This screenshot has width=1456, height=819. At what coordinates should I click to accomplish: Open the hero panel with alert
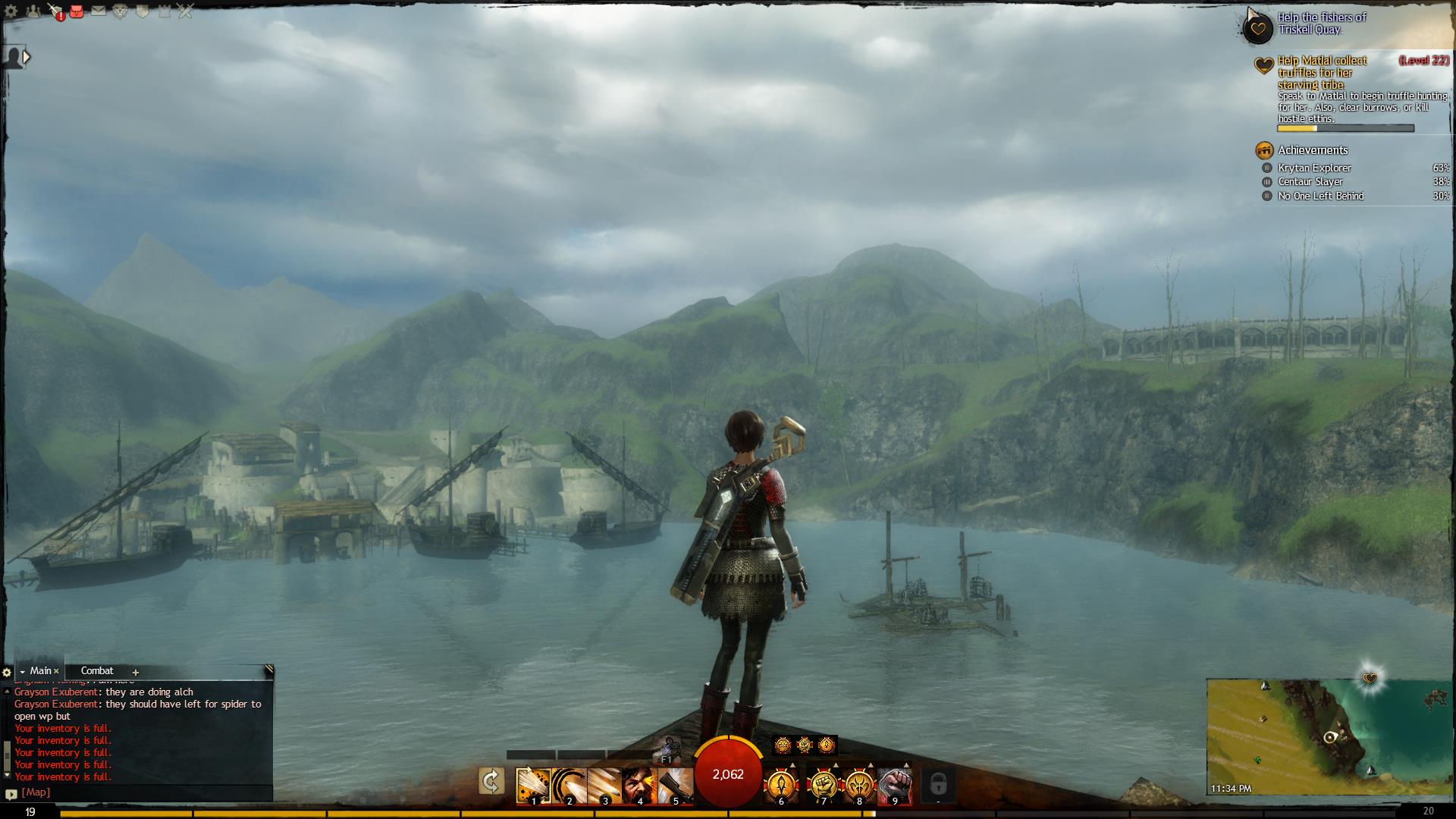[x=55, y=11]
